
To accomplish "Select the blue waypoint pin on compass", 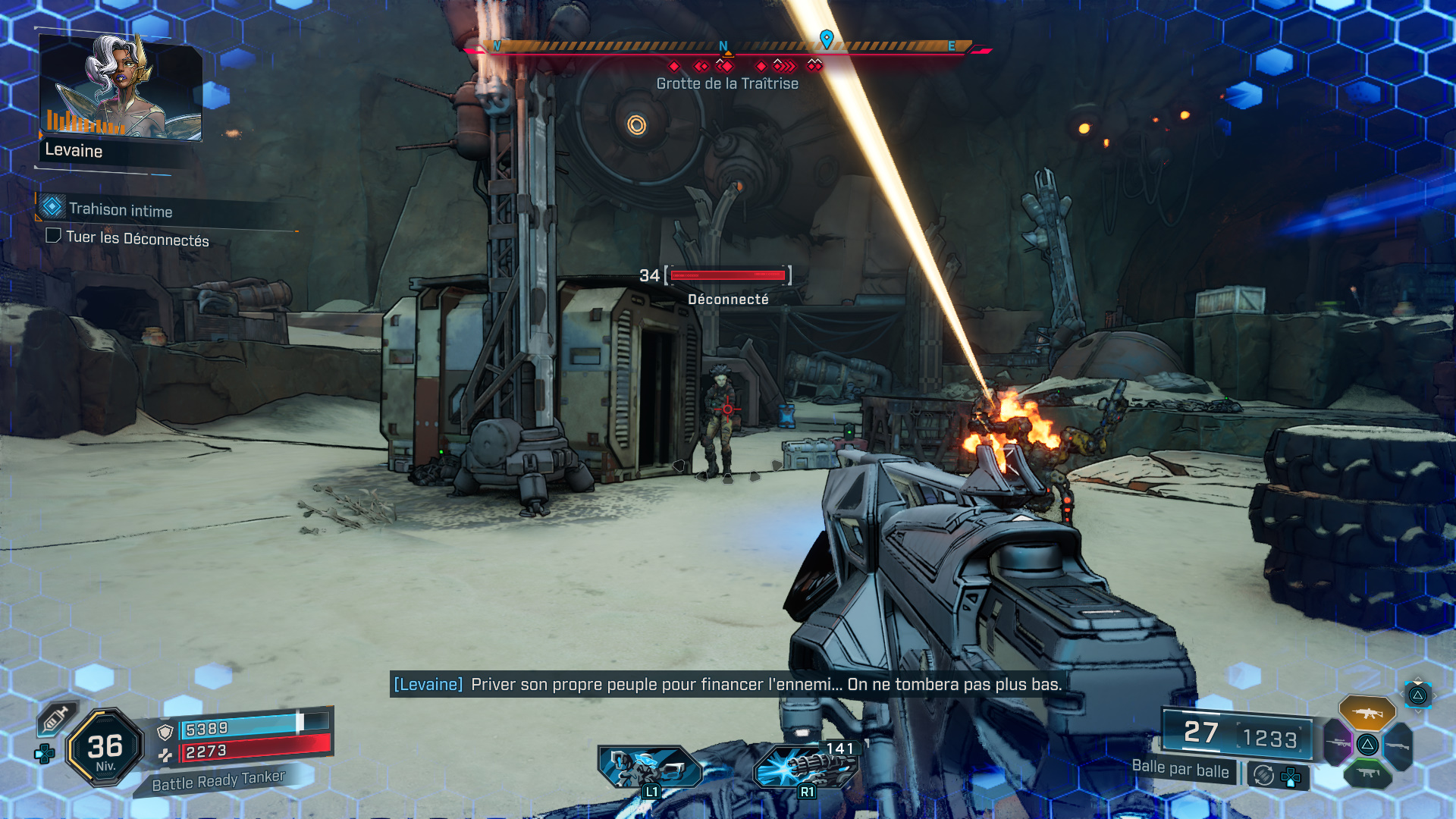I will (827, 38).
